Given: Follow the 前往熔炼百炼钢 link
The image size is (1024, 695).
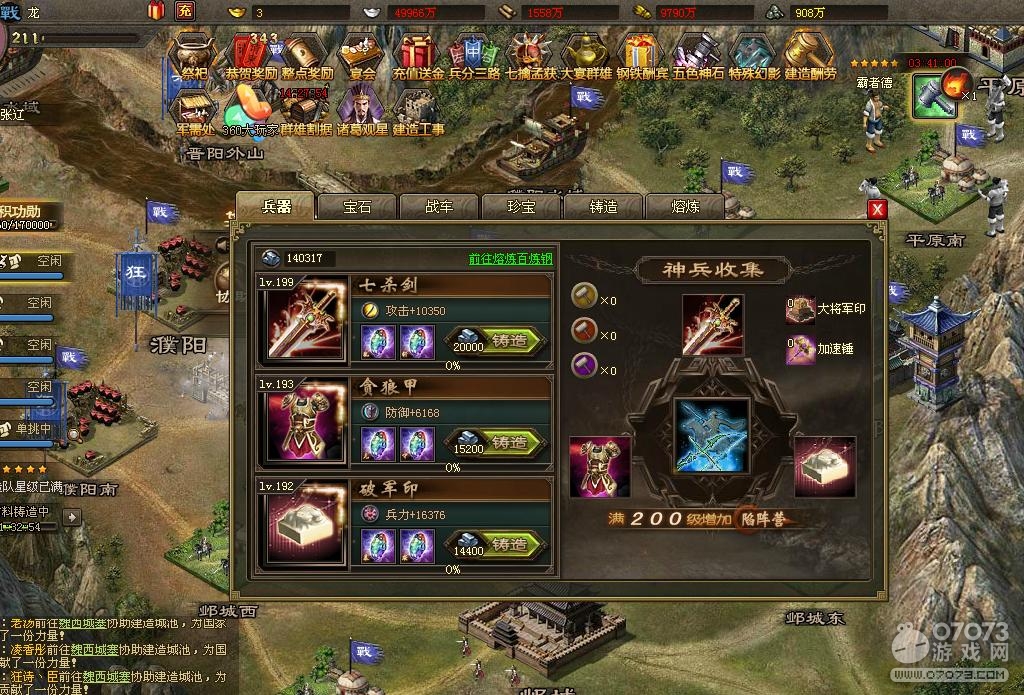Looking at the screenshot, I should [510, 258].
